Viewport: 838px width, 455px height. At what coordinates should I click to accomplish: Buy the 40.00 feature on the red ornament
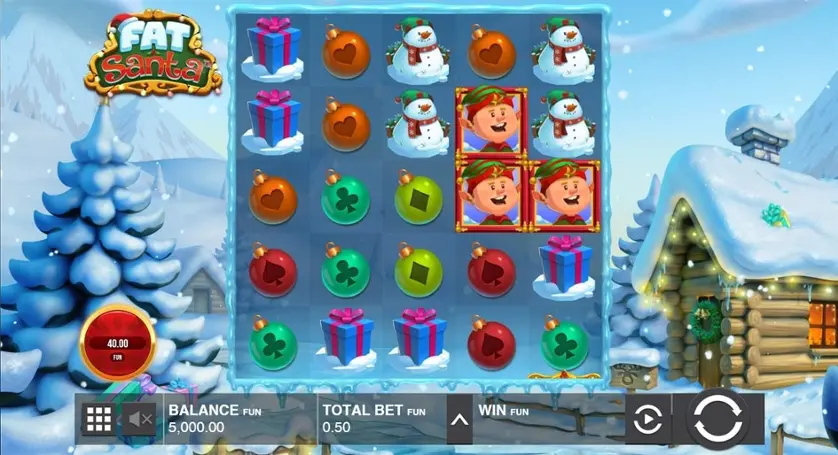pyautogui.click(x=117, y=345)
